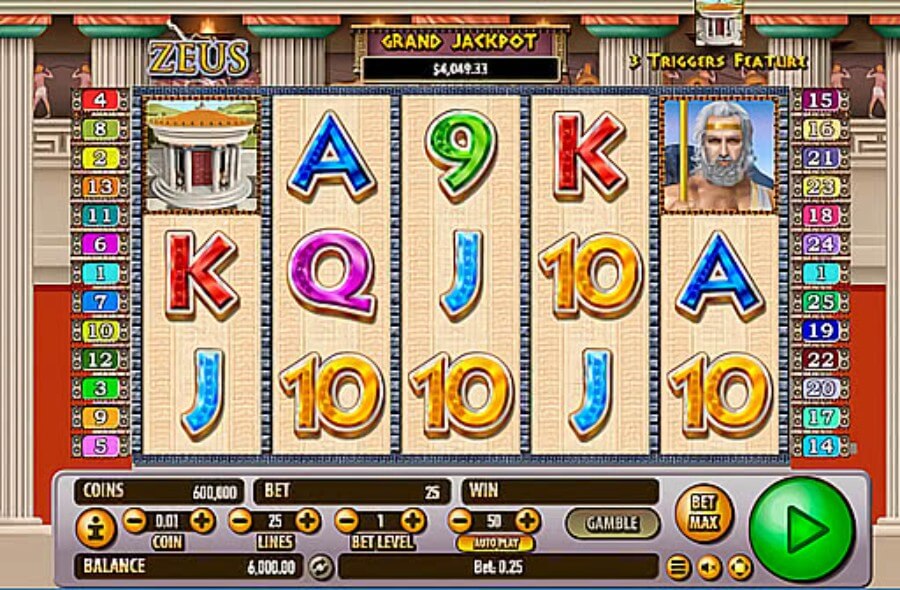The width and height of the screenshot is (900, 590).
Task: Select payline 14 marker
Action: [820, 446]
